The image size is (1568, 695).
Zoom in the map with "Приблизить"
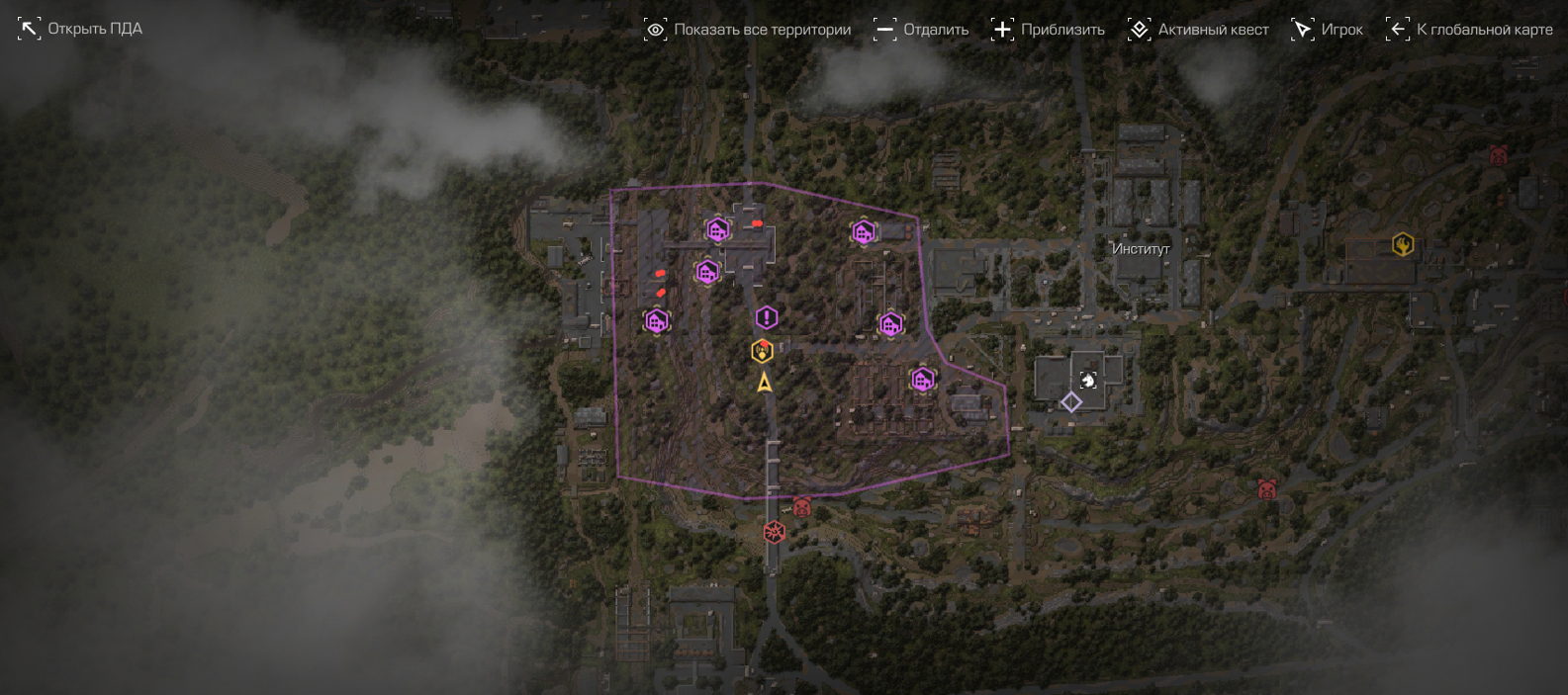point(1048,30)
